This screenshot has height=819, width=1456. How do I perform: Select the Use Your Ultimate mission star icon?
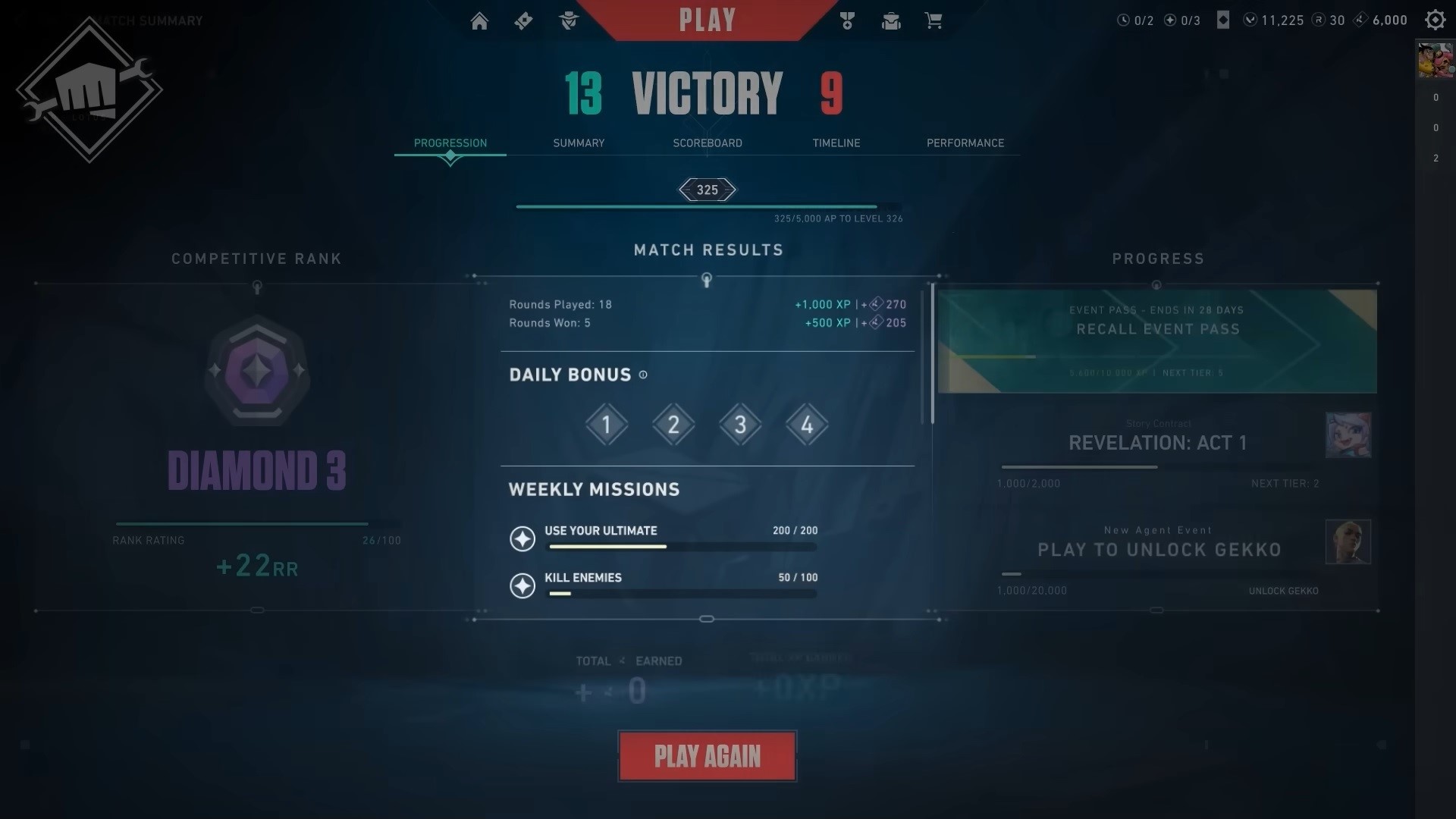click(522, 540)
